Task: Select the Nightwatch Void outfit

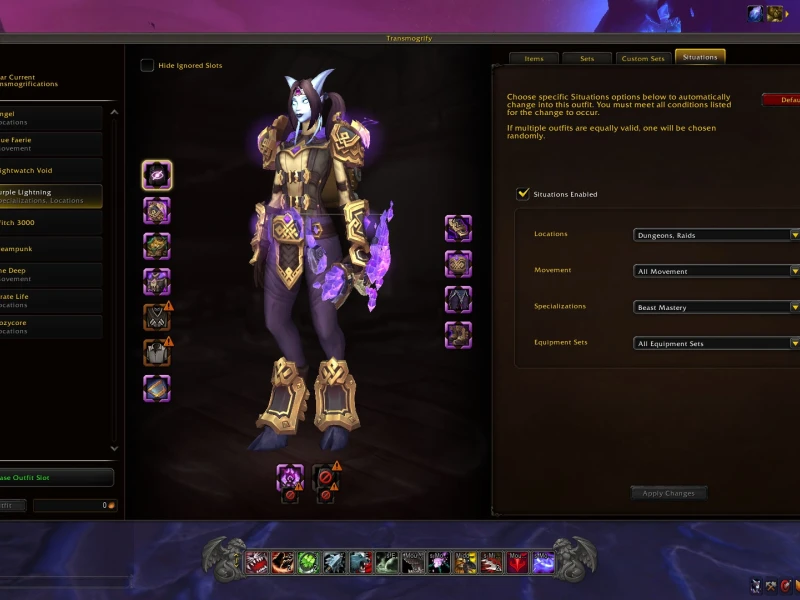Action: (52, 171)
